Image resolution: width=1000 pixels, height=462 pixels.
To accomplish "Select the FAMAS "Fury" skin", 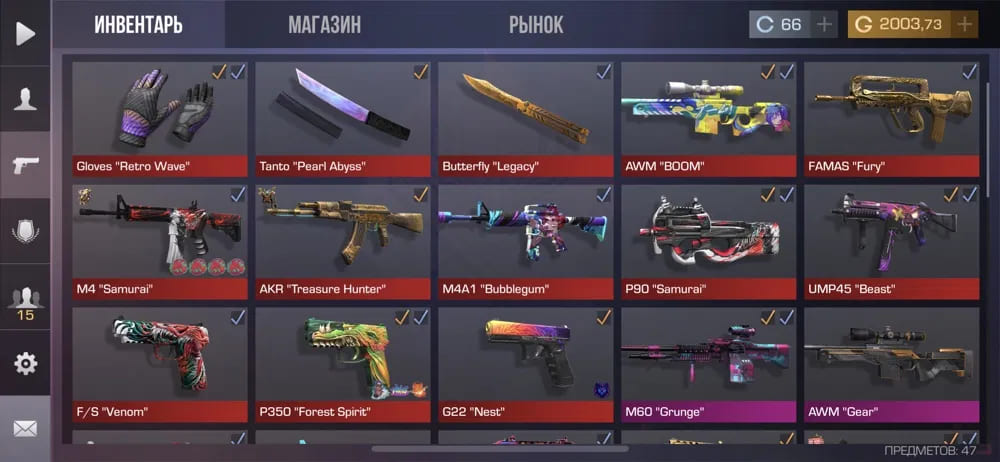I will (891, 118).
